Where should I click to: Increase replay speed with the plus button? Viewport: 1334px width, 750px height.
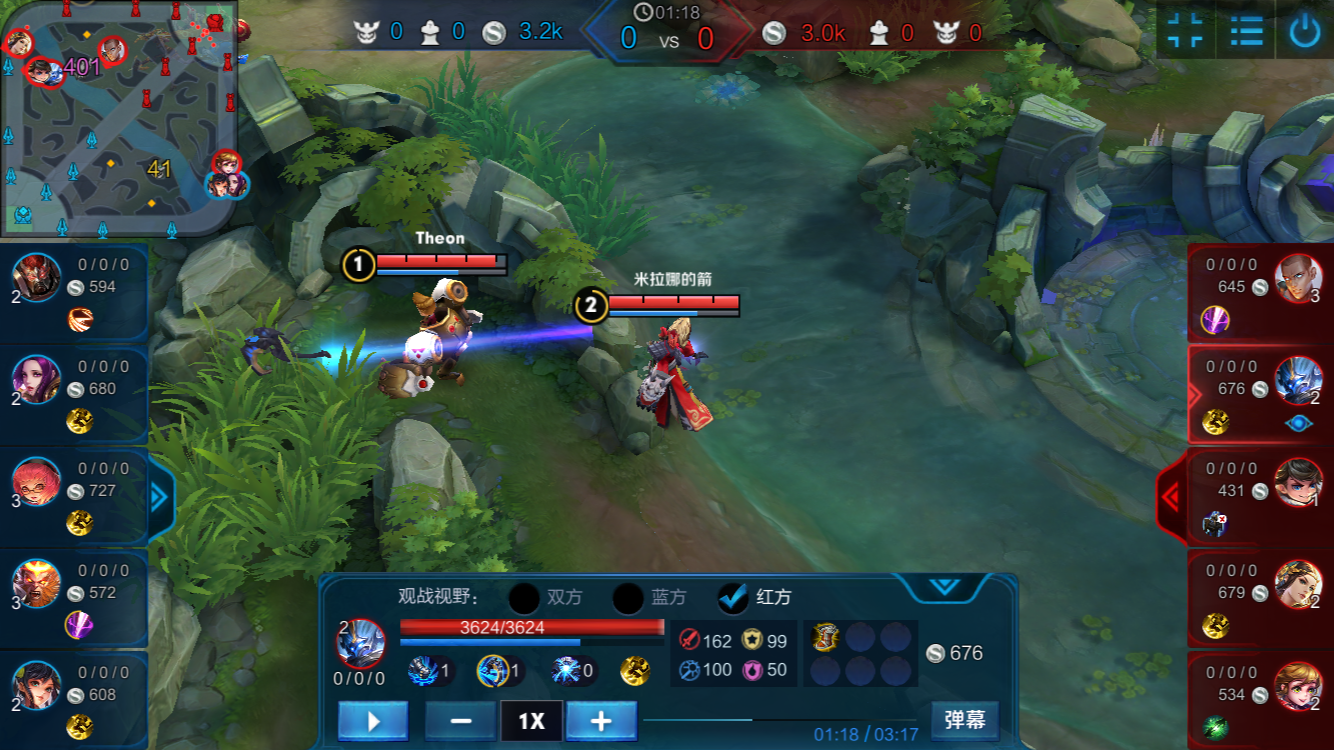(601, 720)
